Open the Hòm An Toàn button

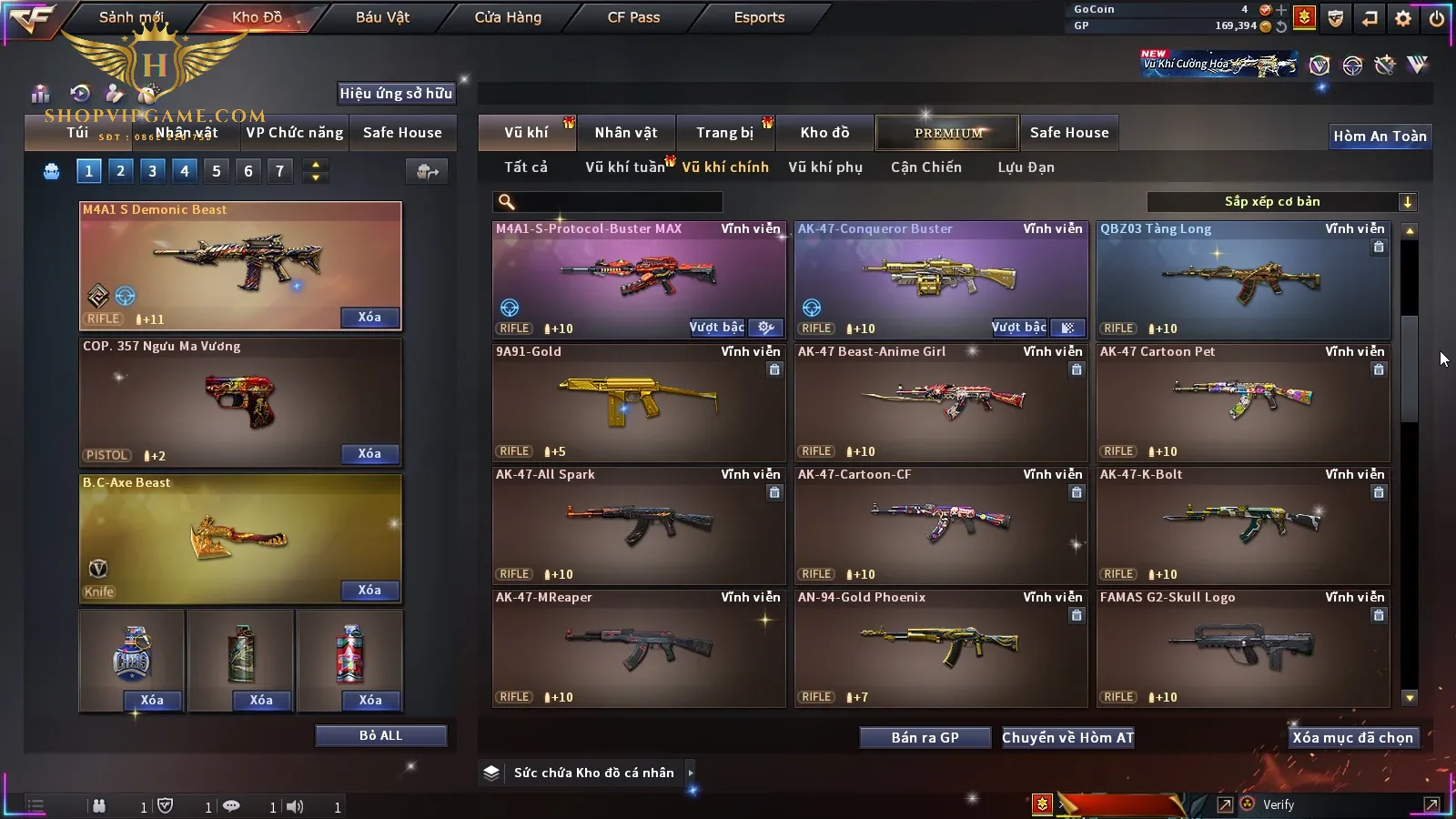1380,136
